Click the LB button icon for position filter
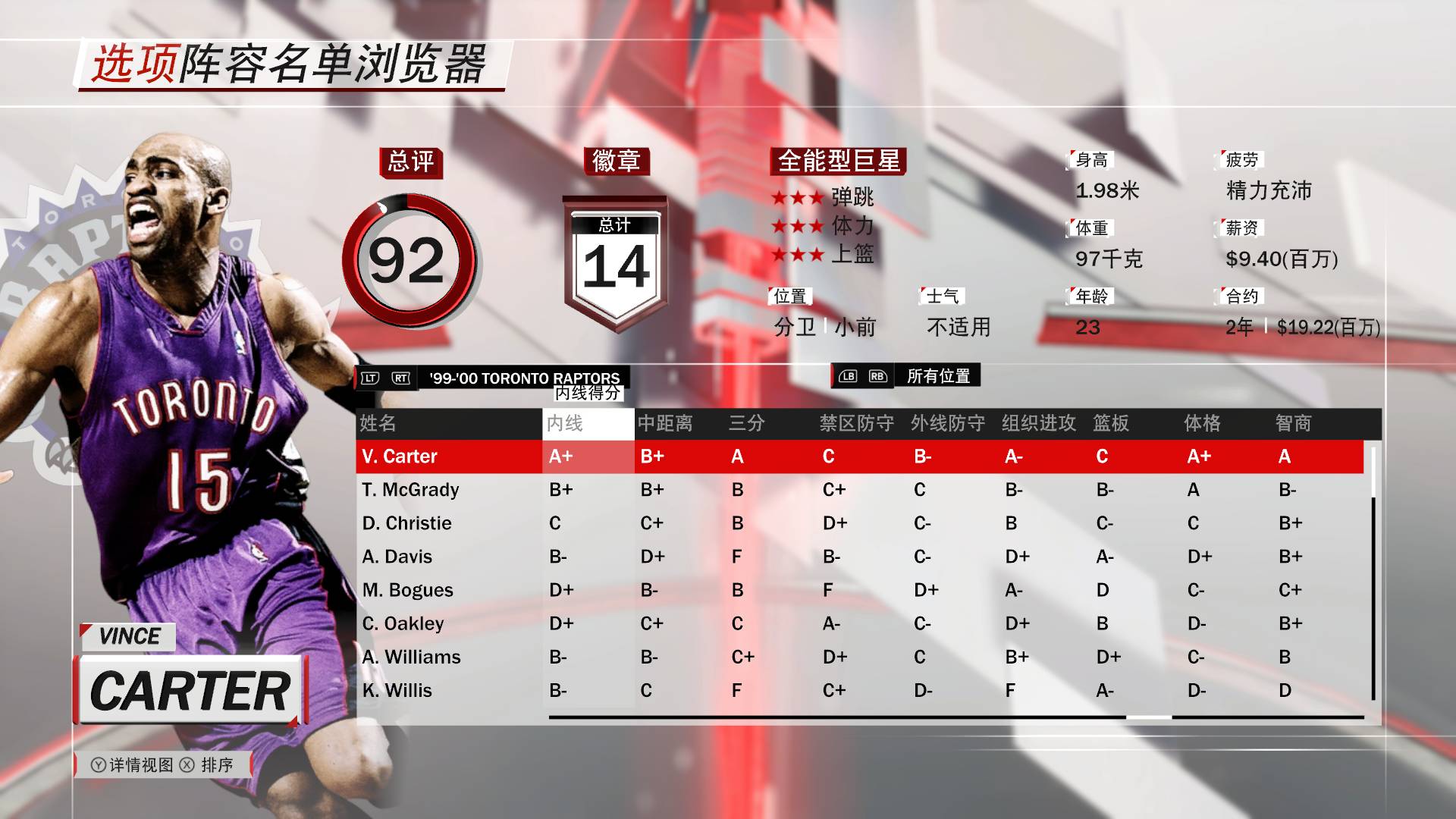The width and height of the screenshot is (1456, 819). coord(849,375)
